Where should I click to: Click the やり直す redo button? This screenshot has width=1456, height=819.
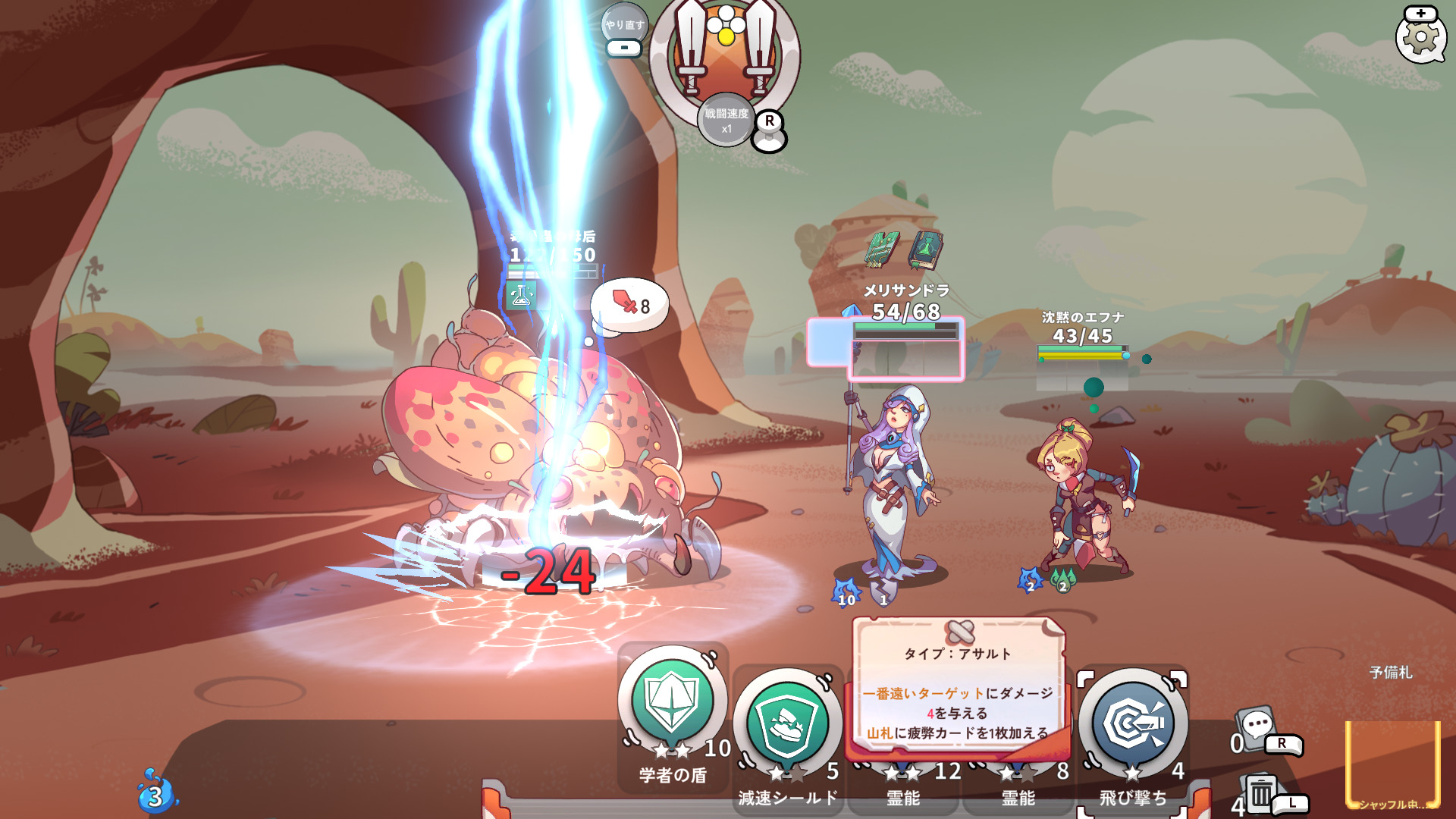point(624,26)
